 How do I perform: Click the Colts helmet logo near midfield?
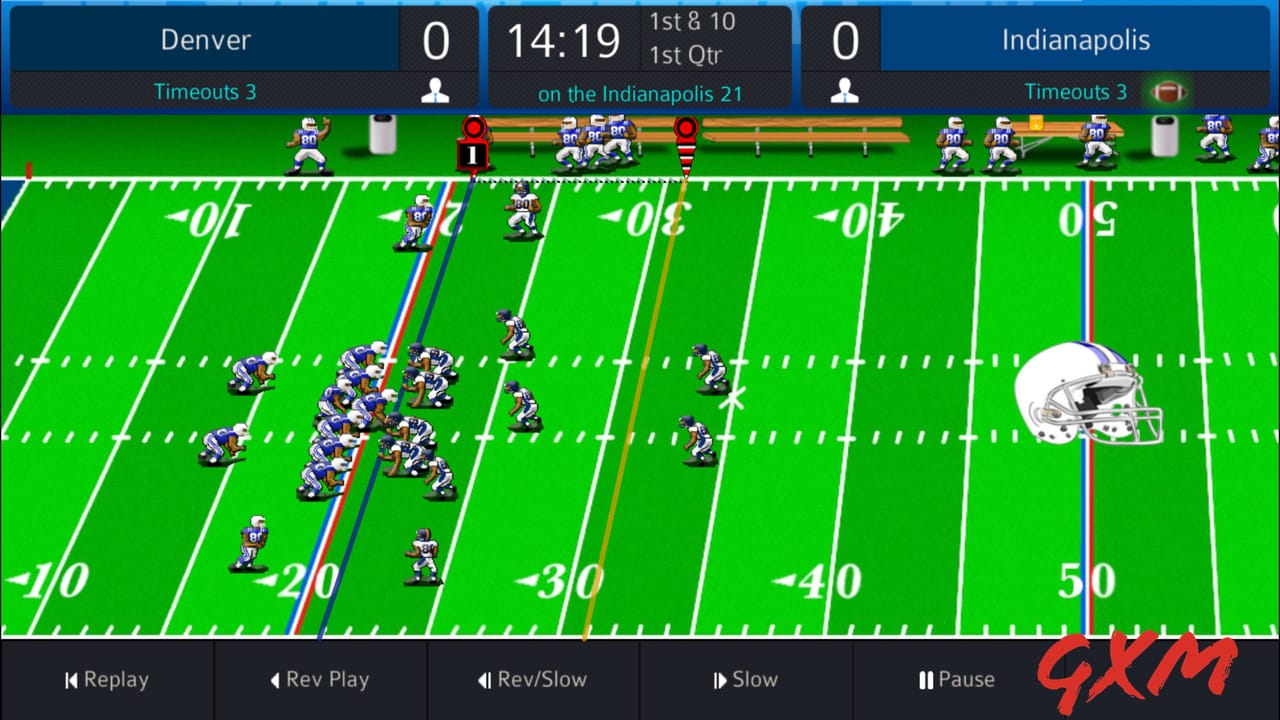[x=1090, y=393]
